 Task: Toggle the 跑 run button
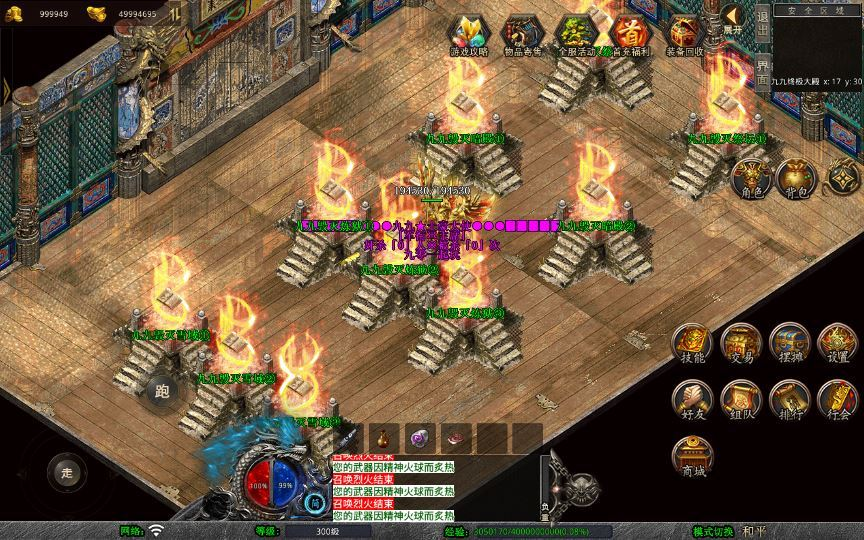tap(162, 391)
